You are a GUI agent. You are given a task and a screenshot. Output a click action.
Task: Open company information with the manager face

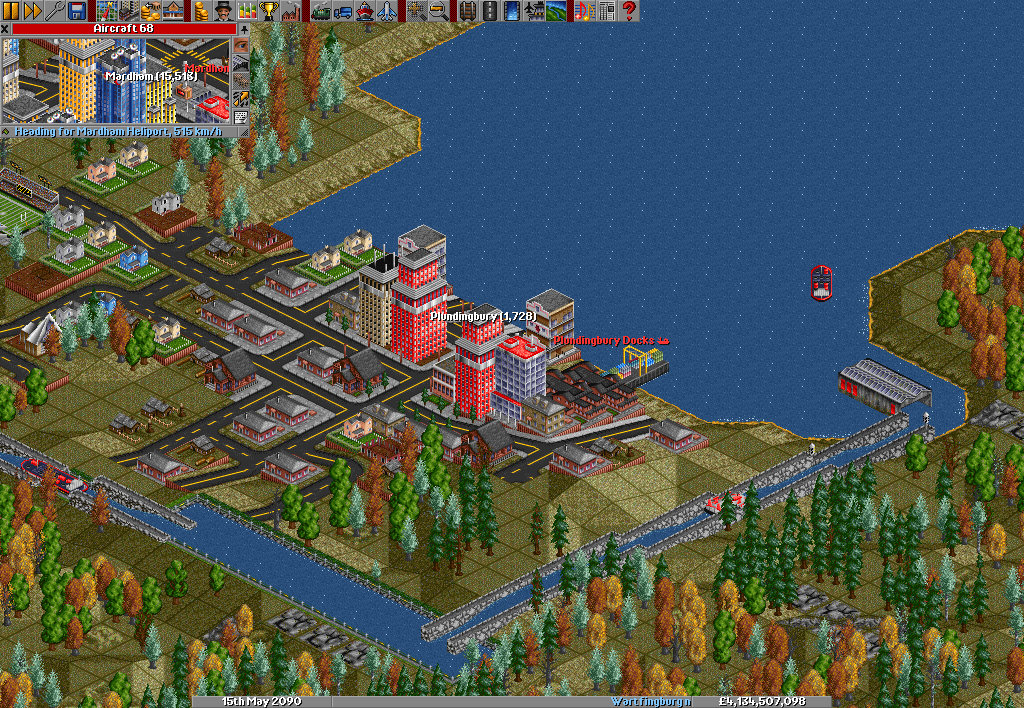[x=224, y=11]
